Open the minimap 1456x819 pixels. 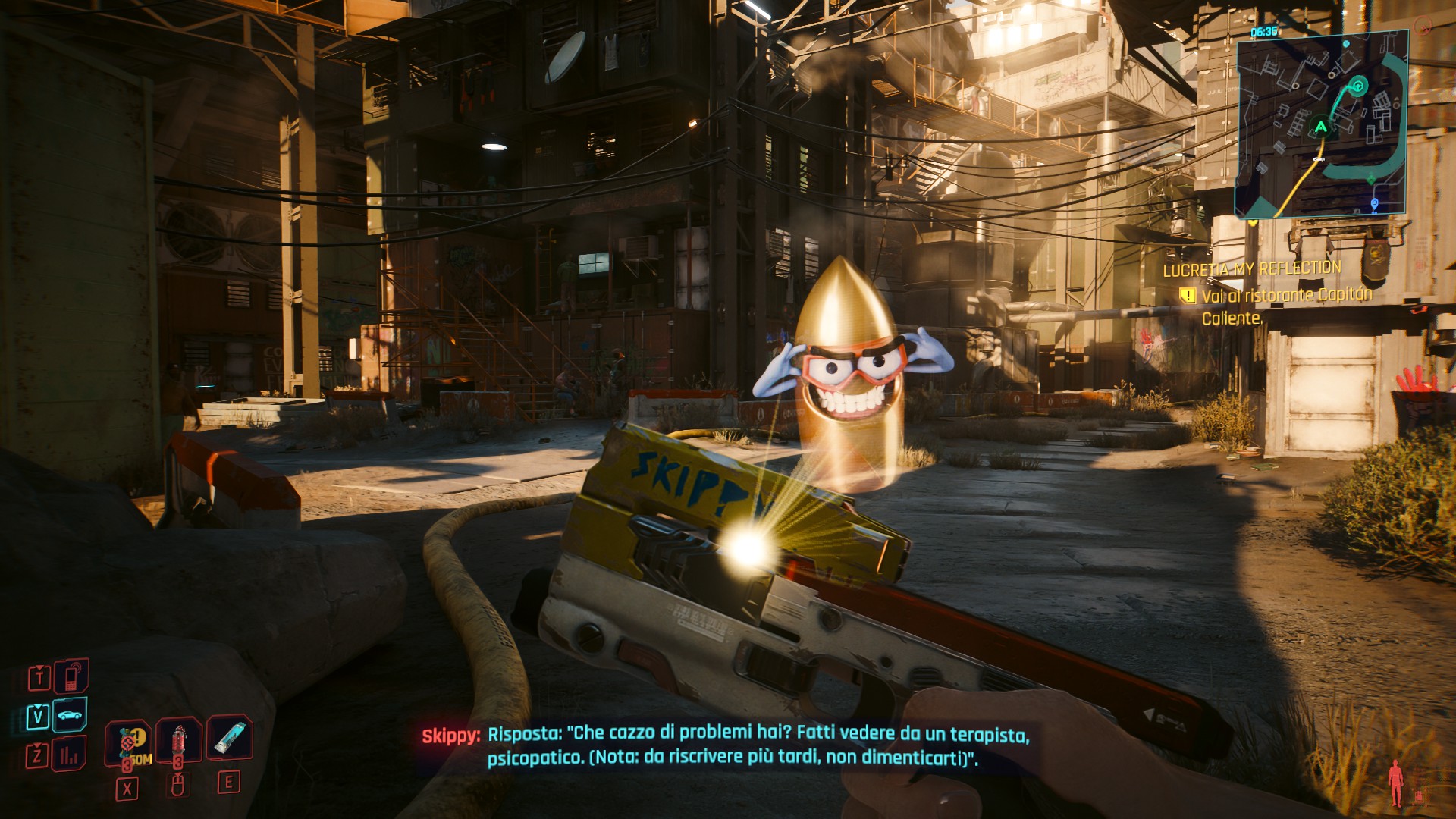[x=1321, y=125]
